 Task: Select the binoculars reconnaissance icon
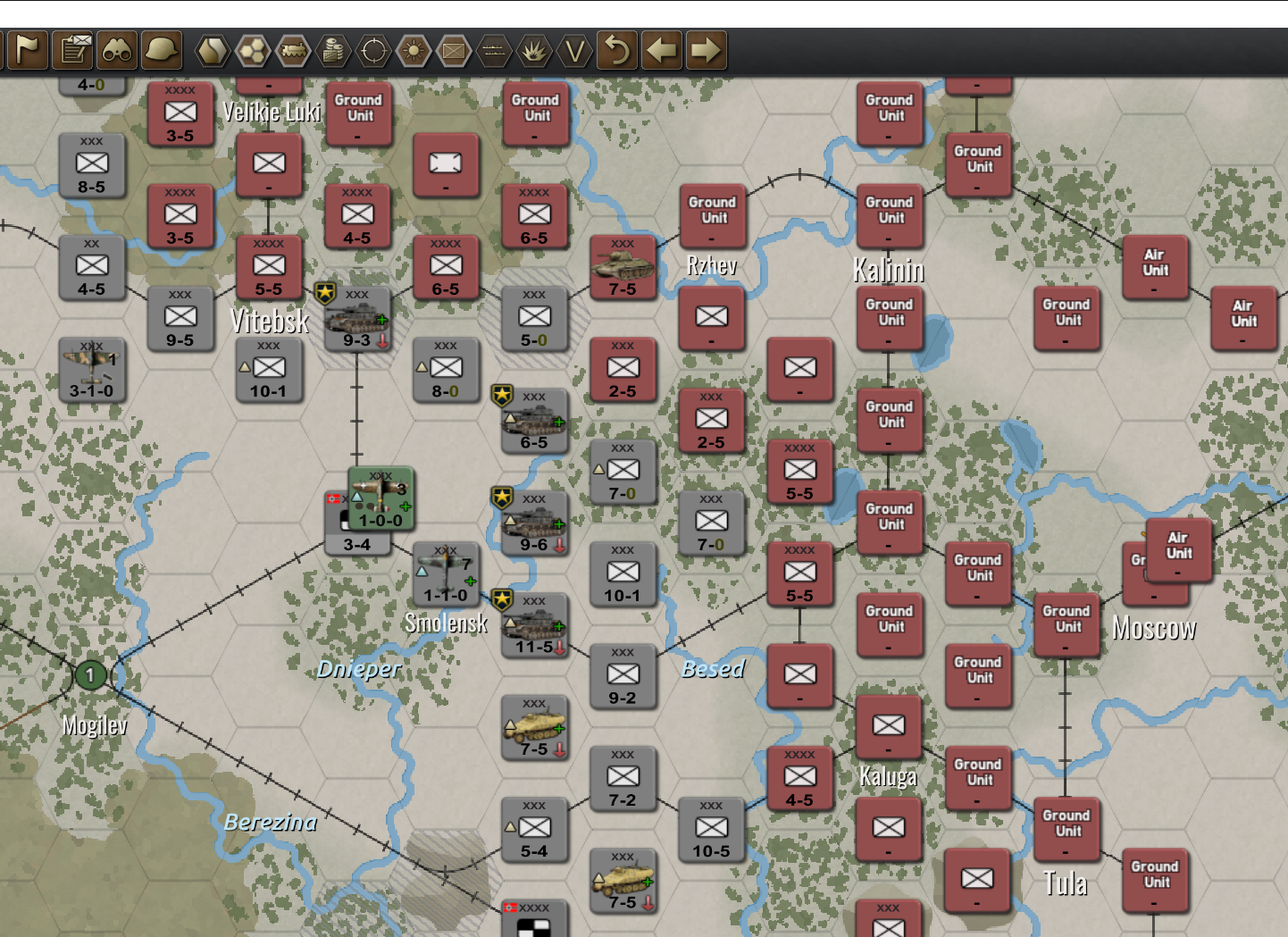coord(120,51)
